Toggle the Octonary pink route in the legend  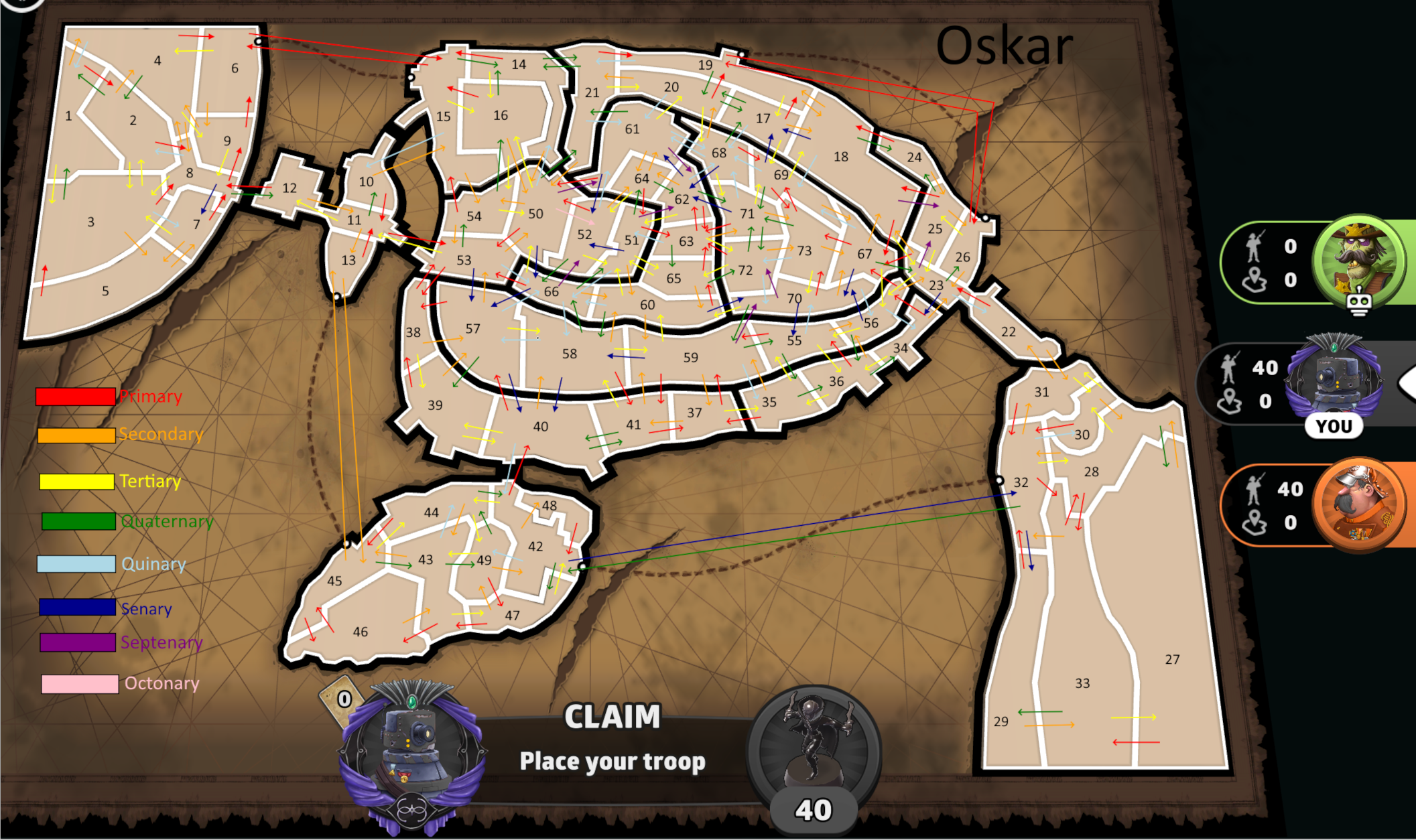pos(77,684)
